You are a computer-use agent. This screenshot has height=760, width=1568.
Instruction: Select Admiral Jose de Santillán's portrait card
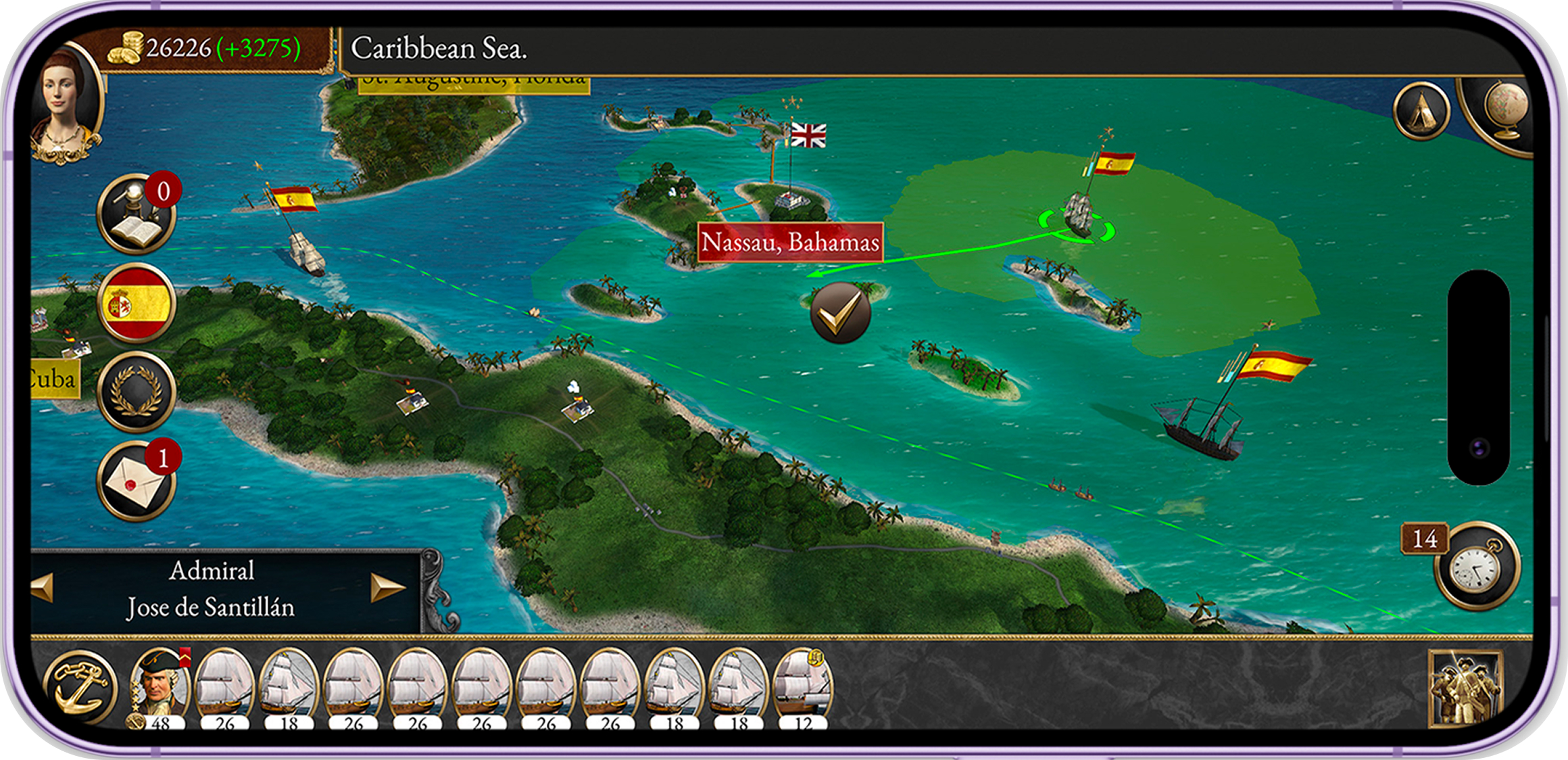160,687
